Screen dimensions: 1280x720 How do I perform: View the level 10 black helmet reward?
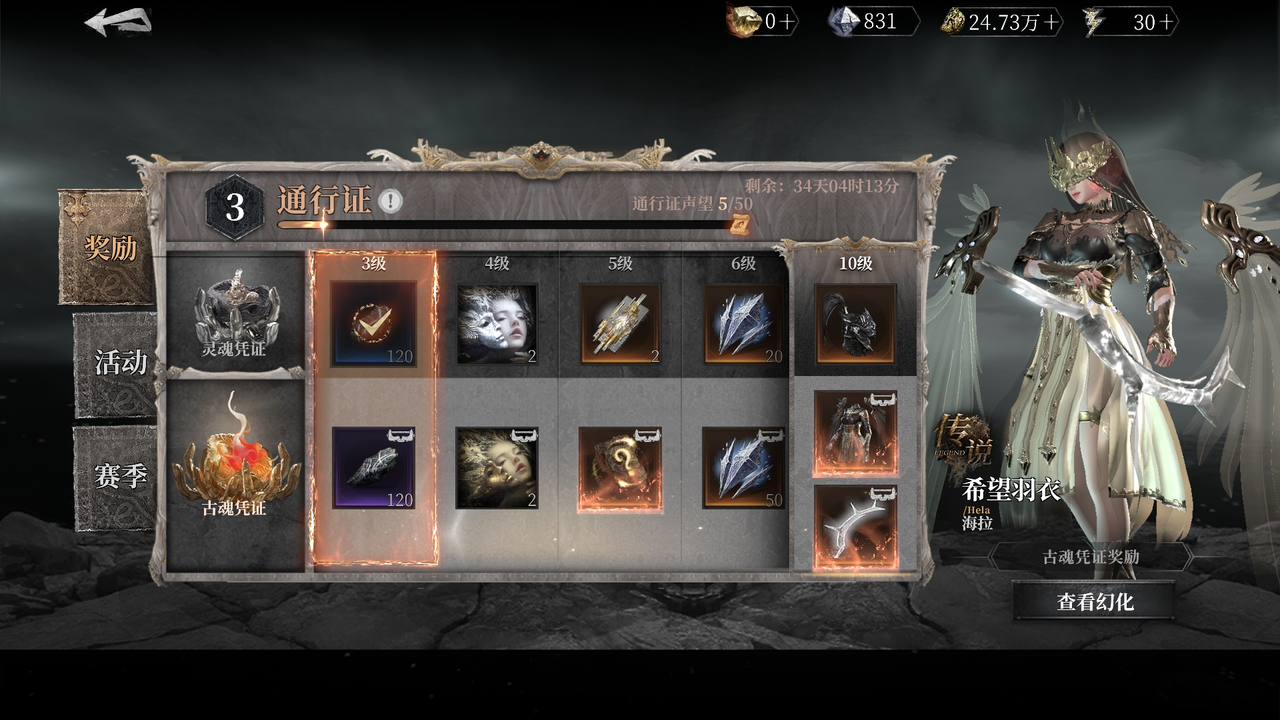tap(855, 323)
